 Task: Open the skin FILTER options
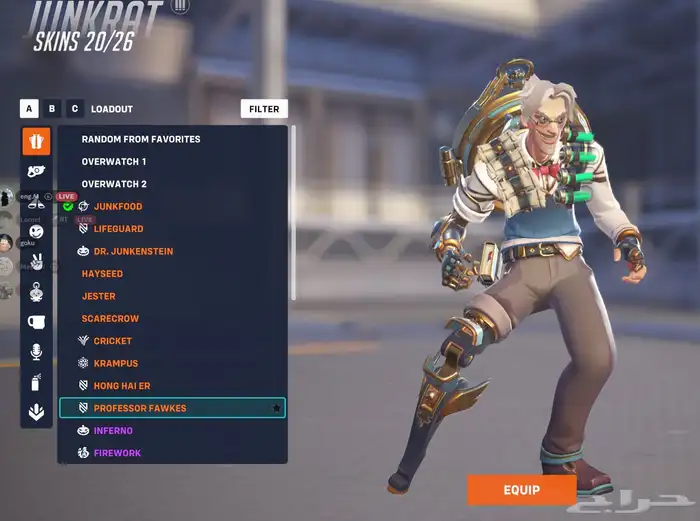point(264,109)
